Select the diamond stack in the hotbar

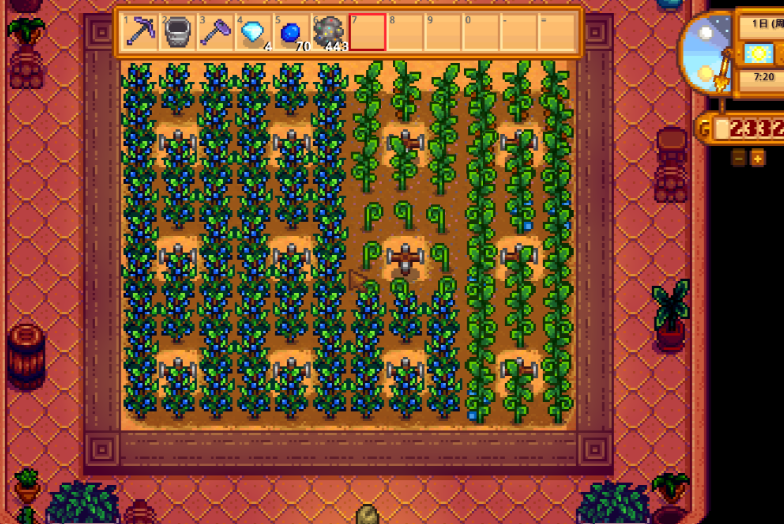pos(253,32)
